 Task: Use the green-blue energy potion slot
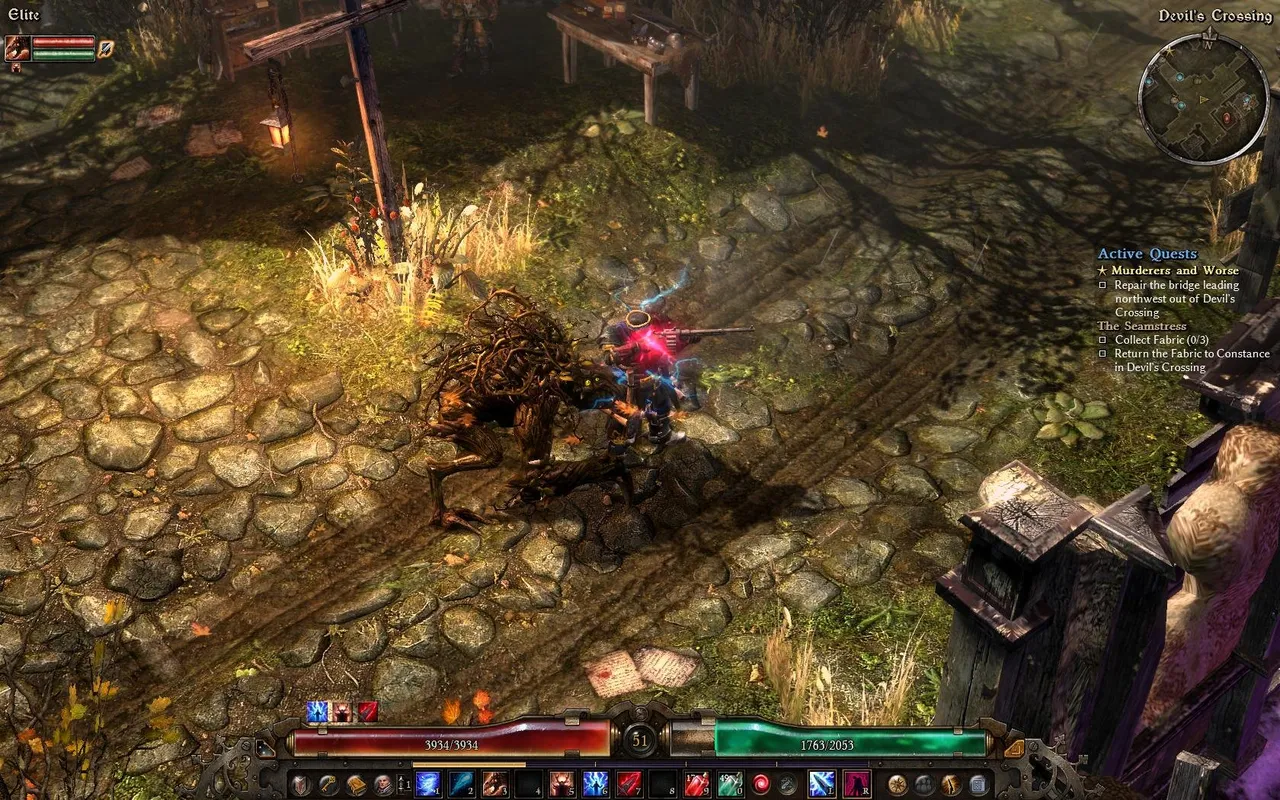tap(729, 784)
